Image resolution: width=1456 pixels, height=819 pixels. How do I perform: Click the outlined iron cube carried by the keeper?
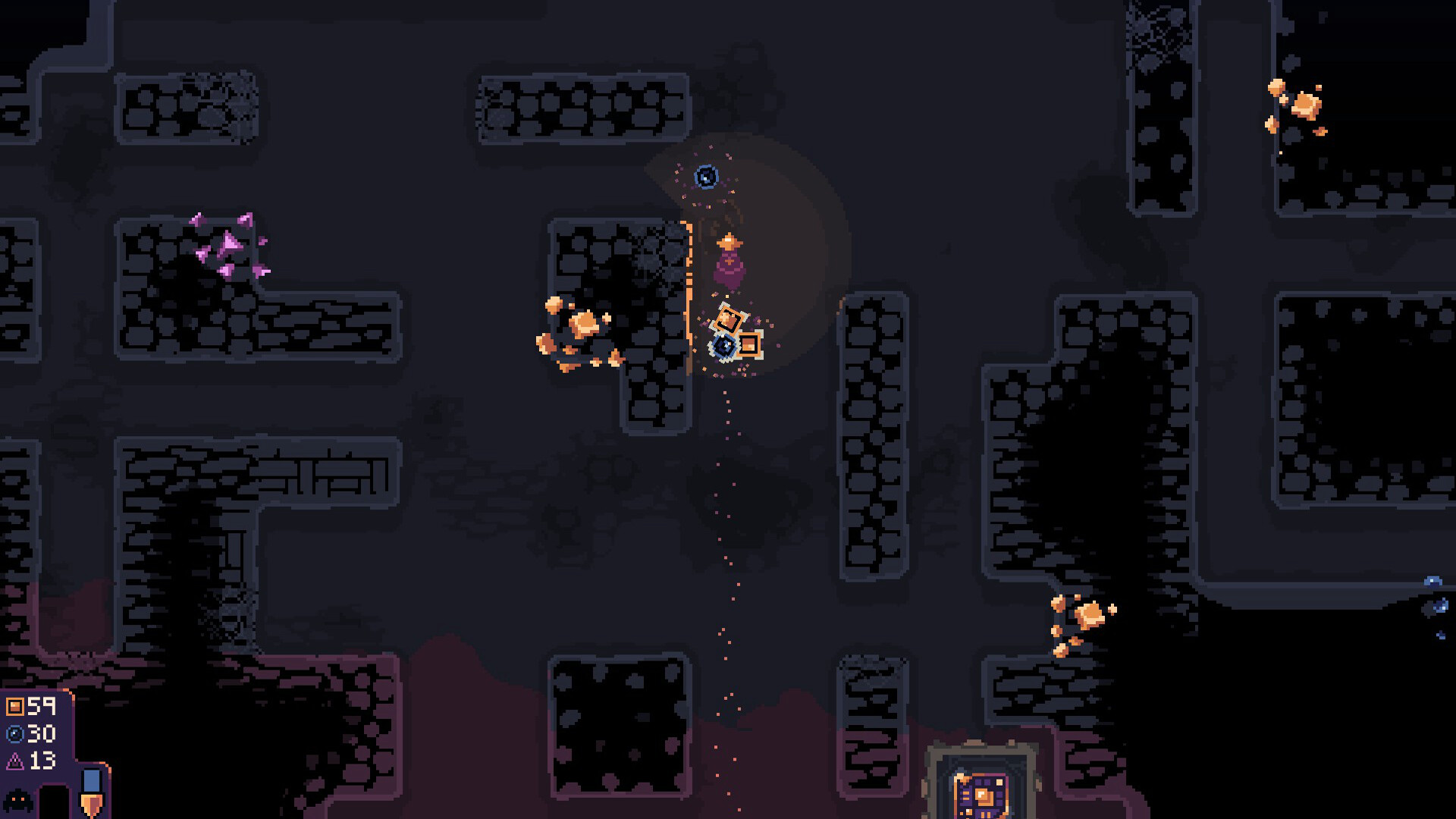(729, 318)
